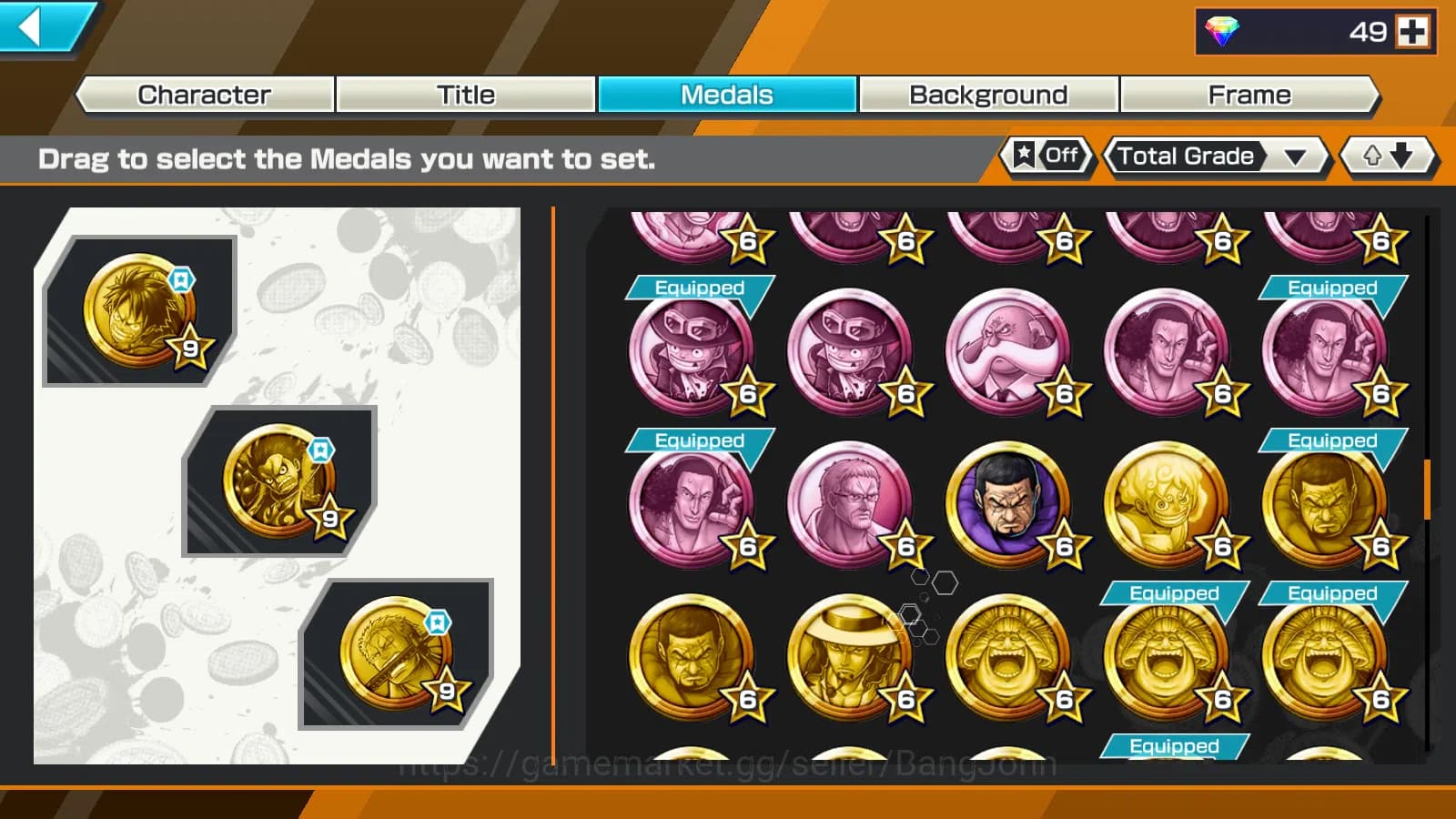Image resolution: width=1456 pixels, height=819 pixels.
Task: Select the pink Sabo medal below Equipped banner
Action: click(694, 350)
